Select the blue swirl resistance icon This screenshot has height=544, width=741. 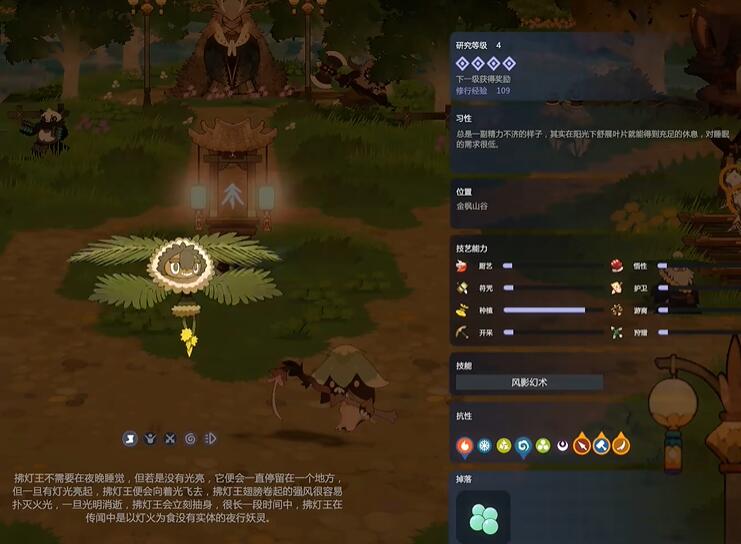pyautogui.click(x=523, y=445)
